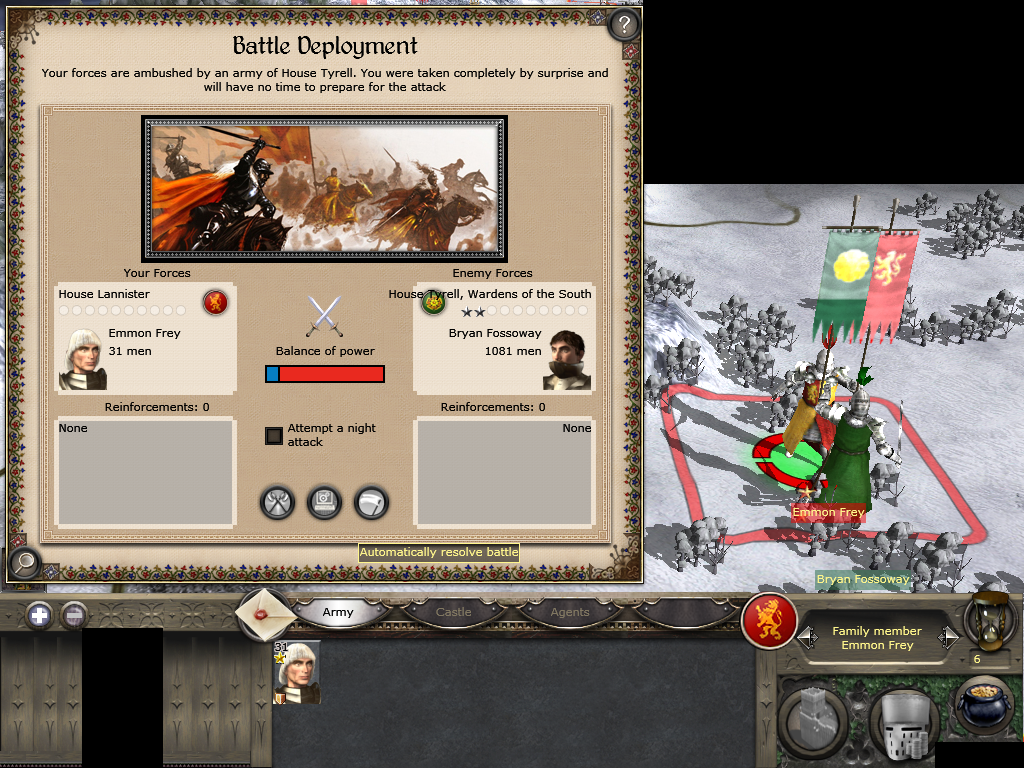Image resolution: width=1024 pixels, height=768 pixels.
Task: Open the sealed letter messages icon
Action: [x=267, y=613]
